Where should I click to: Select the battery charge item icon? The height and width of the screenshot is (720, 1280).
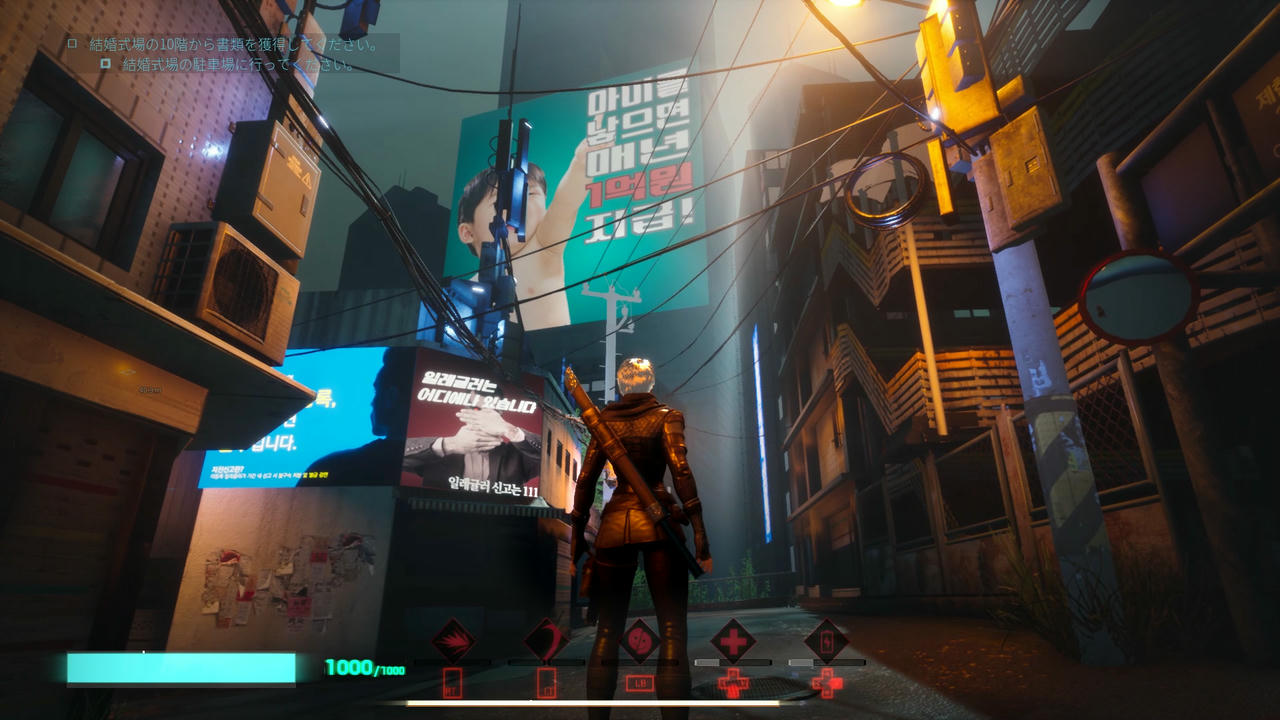[x=827, y=640]
